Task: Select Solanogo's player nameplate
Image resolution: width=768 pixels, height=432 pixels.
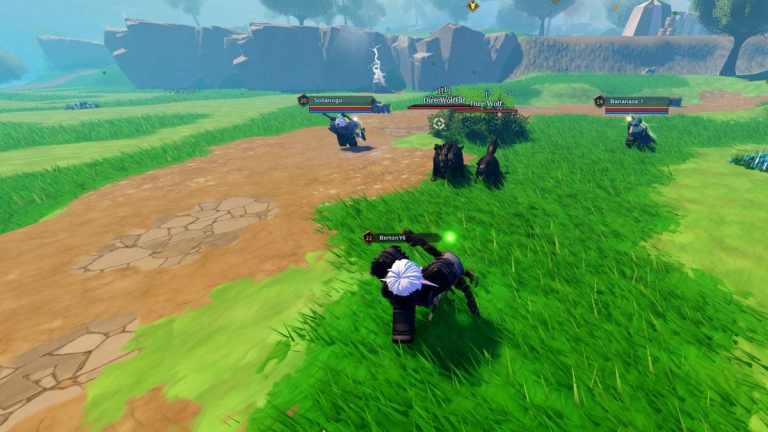Action: point(337,101)
